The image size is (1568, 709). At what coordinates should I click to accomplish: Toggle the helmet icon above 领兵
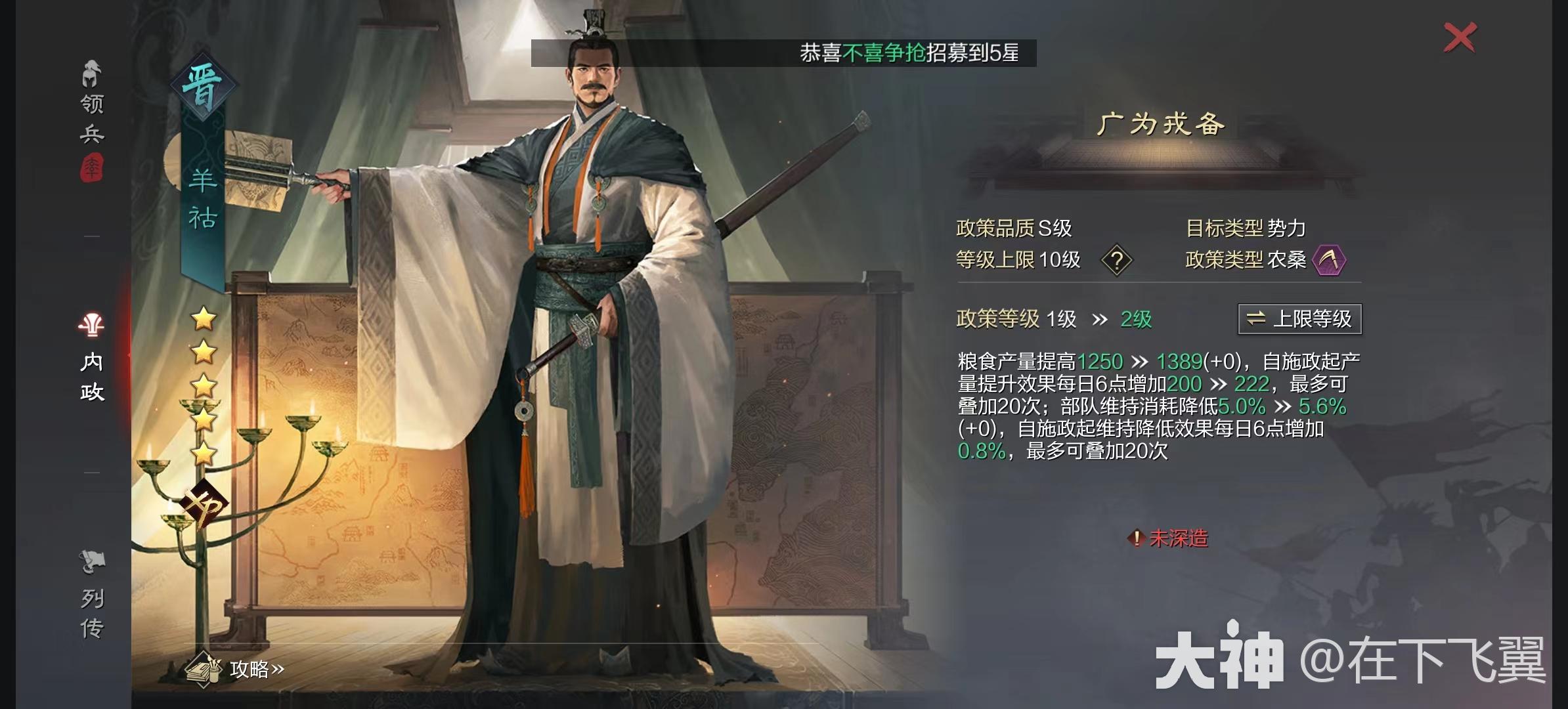(91, 72)
